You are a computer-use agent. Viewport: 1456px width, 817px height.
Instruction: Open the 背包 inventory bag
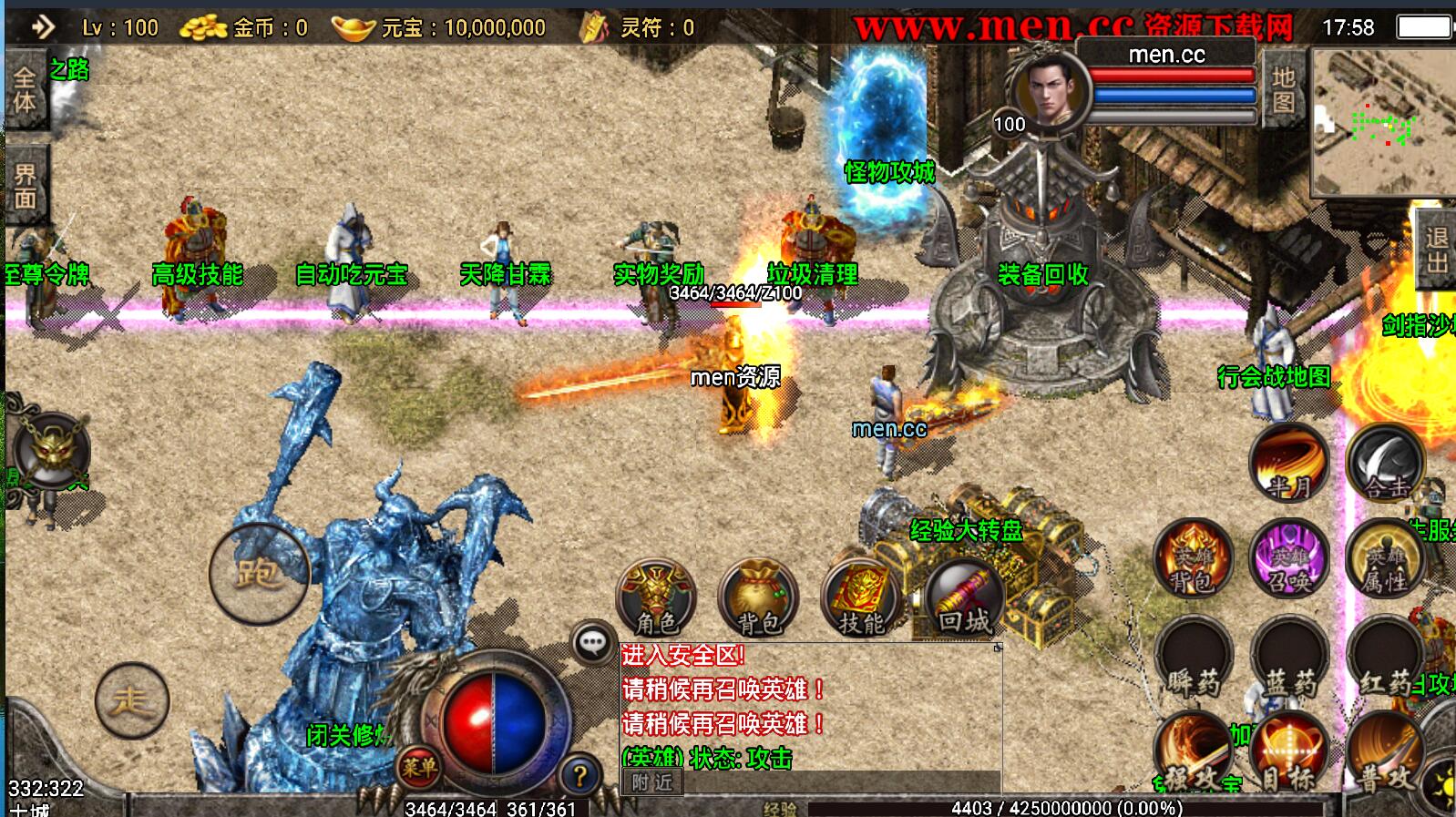pos(758,598)
